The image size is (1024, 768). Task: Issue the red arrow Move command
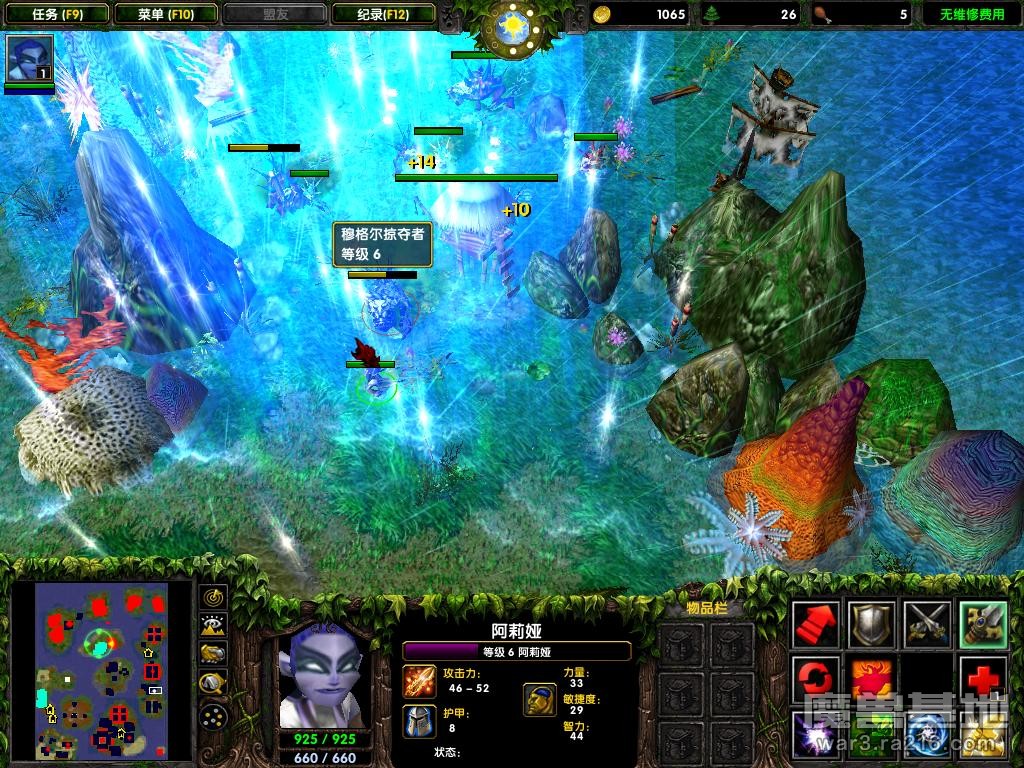pyautogui.click(x=816, y=625)
